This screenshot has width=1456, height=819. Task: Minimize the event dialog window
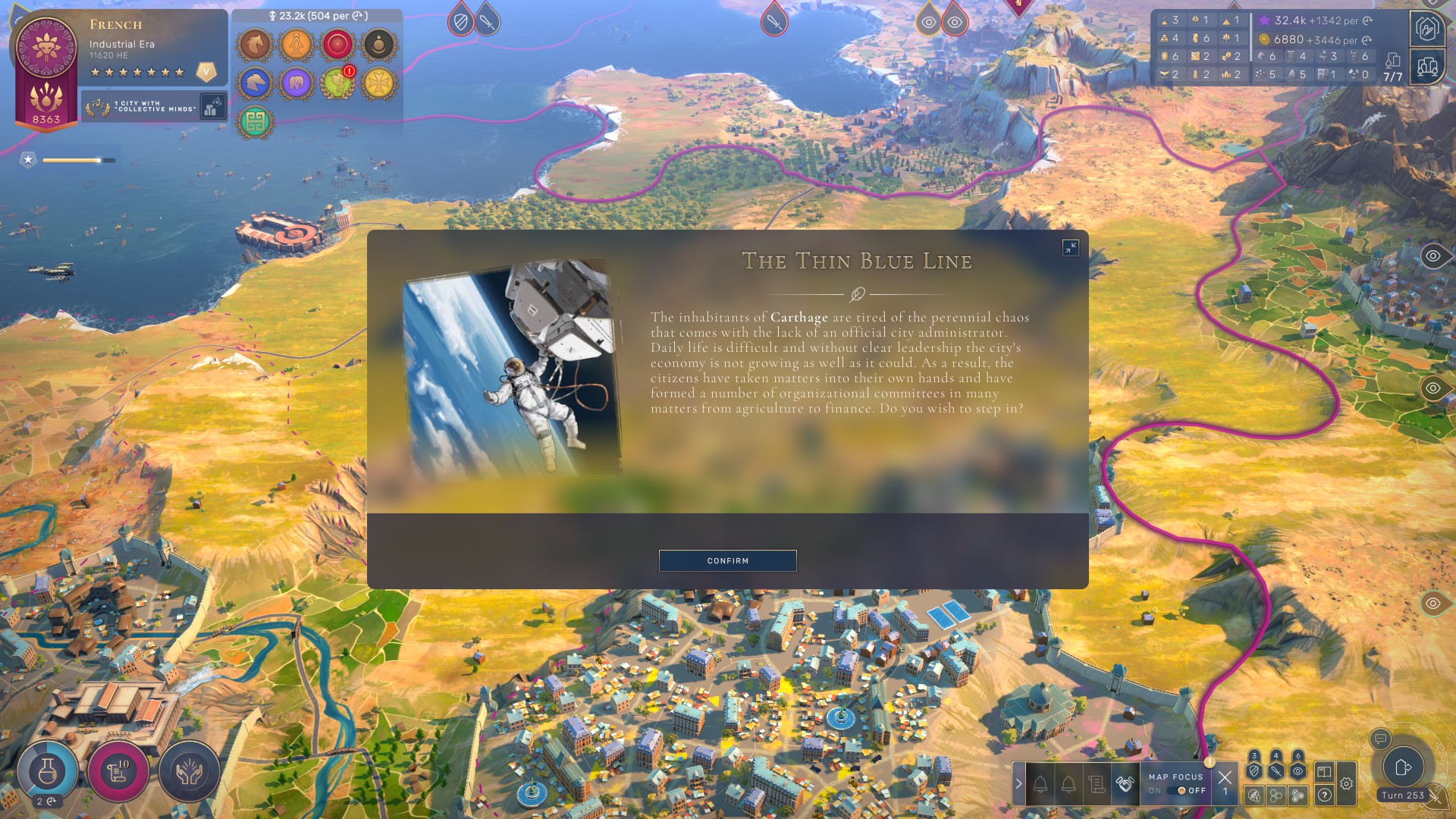click(x=1070, y=247)
